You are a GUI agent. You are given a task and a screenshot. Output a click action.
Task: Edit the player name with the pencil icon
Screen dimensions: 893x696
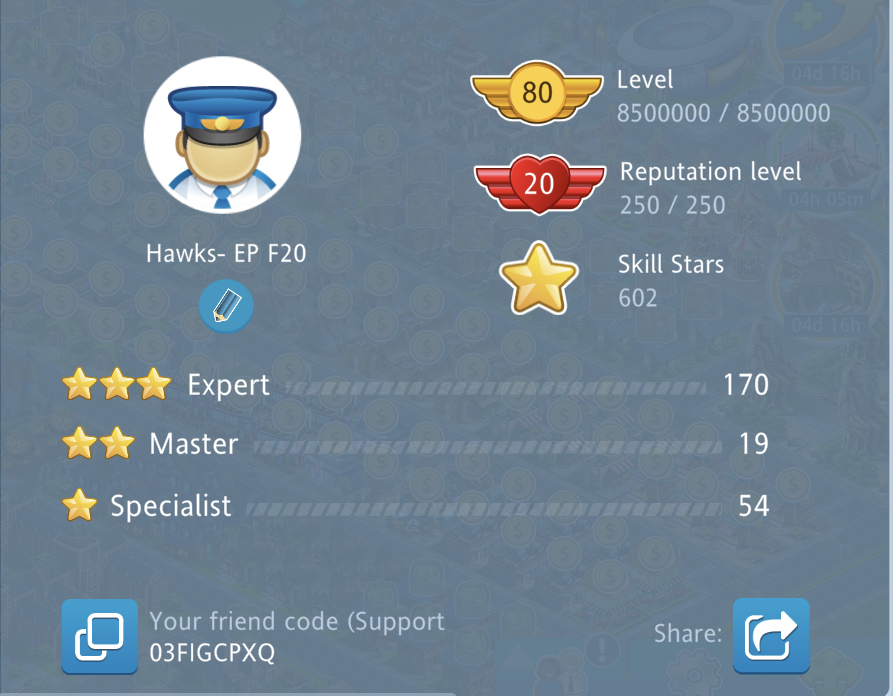226,306
